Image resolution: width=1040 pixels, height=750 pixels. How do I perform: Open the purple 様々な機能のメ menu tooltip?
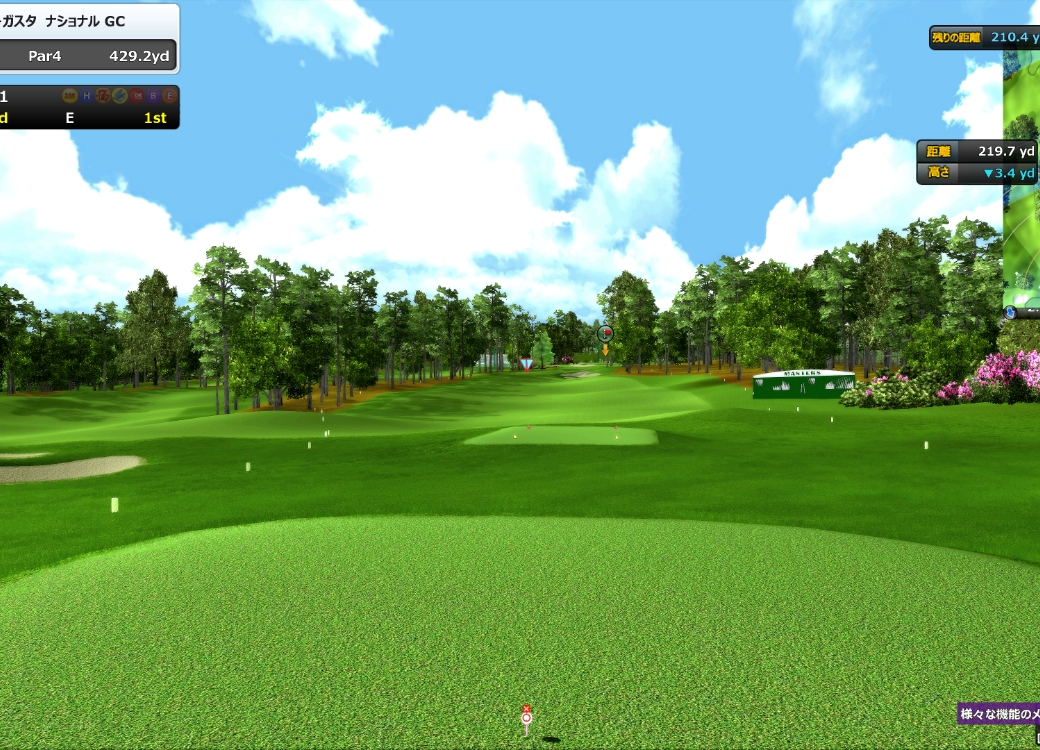tap(998, 714)
